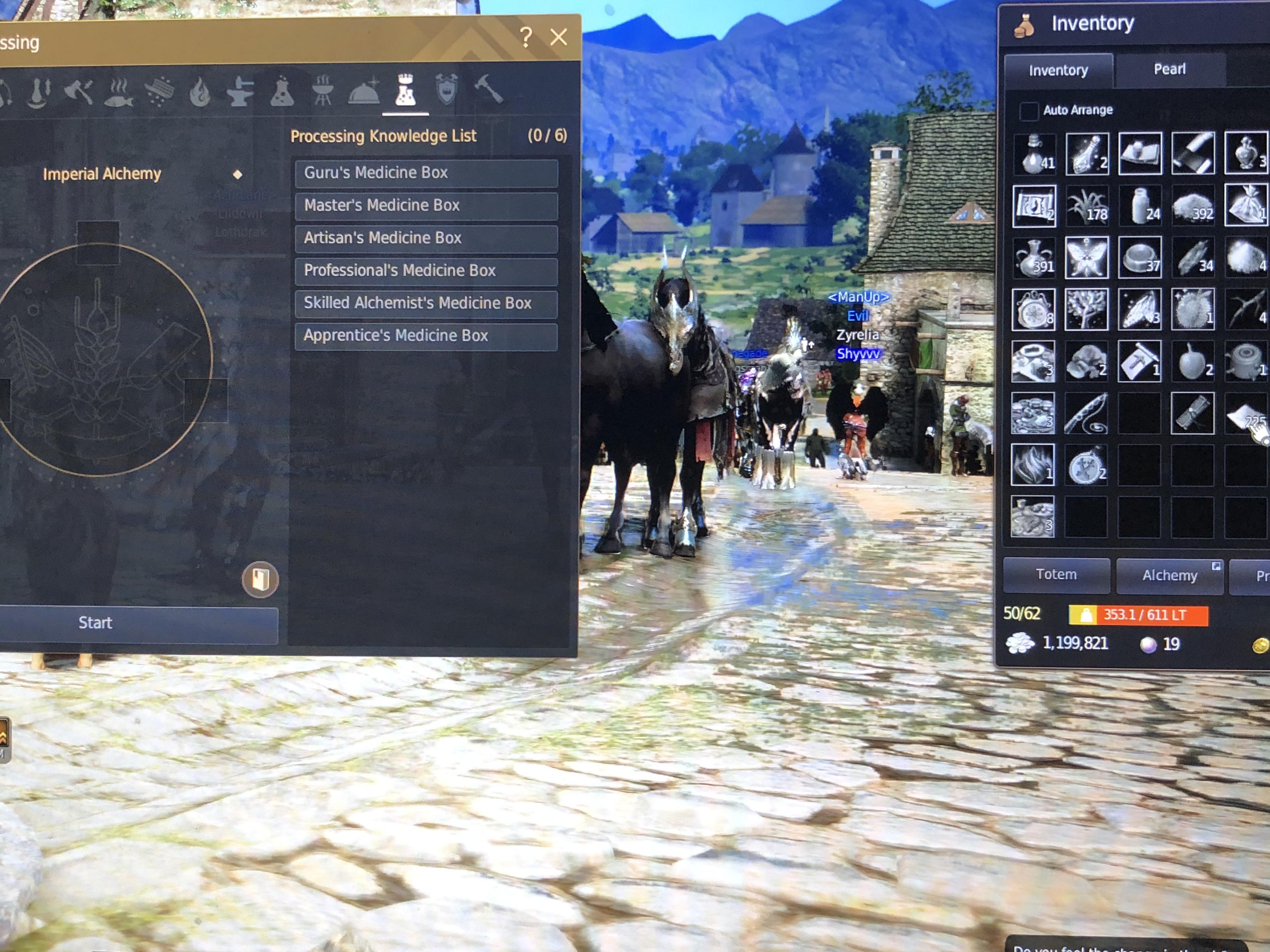Open the Totem menu button
The image size is (1270, 952).
[1056, 574]
